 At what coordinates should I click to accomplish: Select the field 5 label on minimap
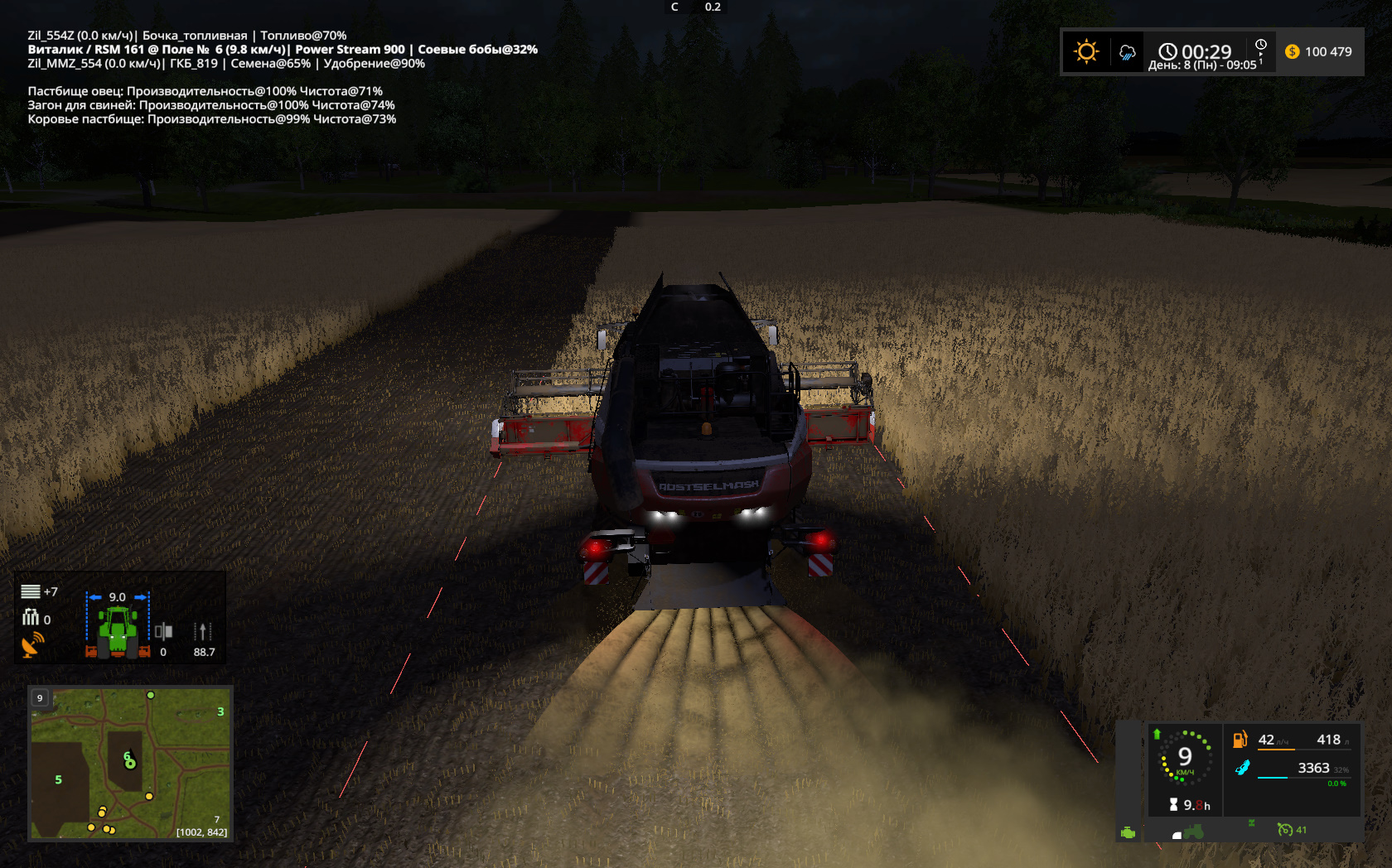58,779
